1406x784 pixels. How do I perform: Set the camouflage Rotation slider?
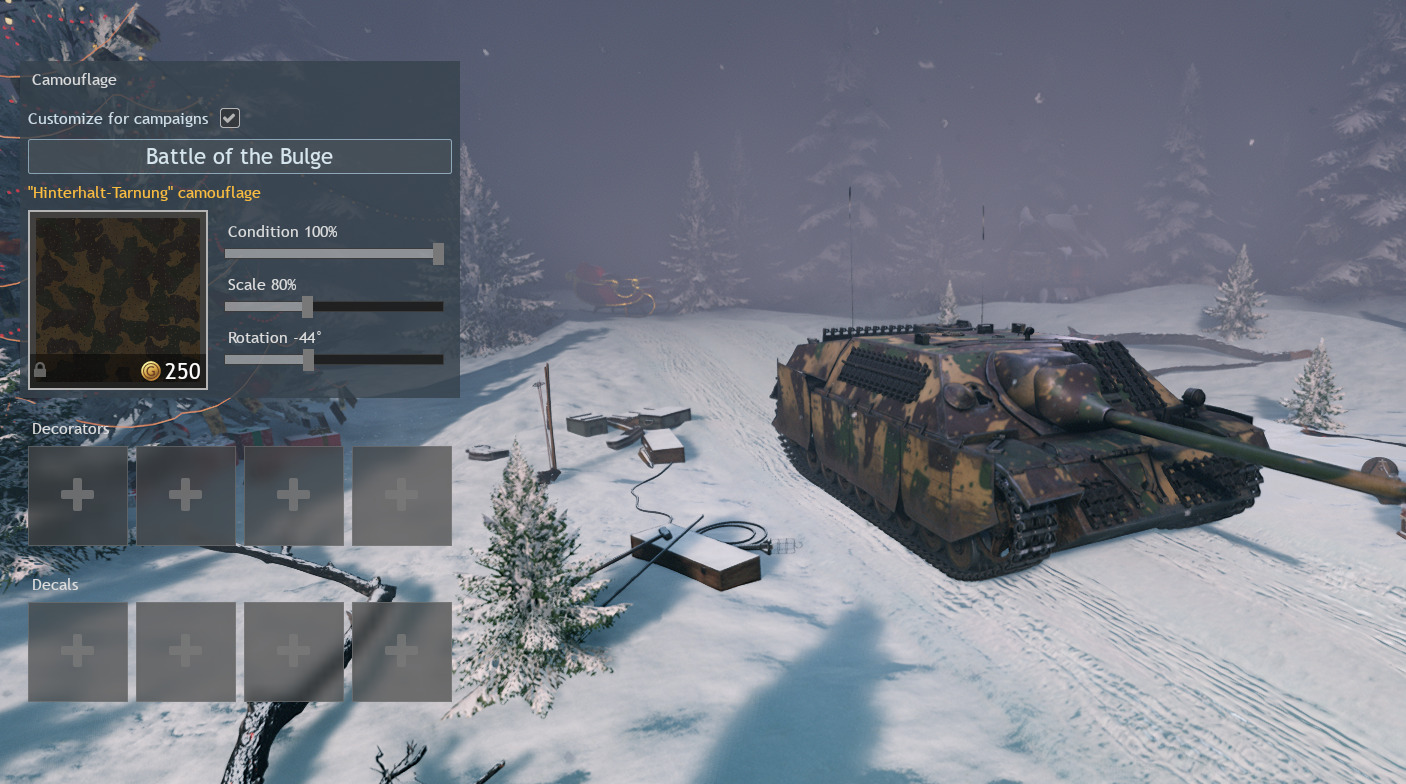pos(308,360)
